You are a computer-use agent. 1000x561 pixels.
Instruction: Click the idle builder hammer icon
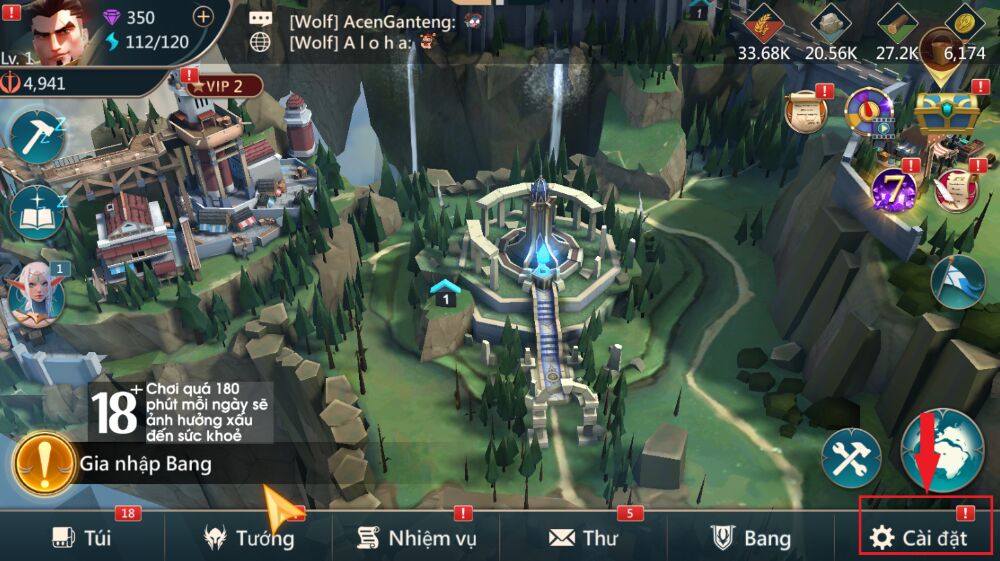click(x=37, y=136)
